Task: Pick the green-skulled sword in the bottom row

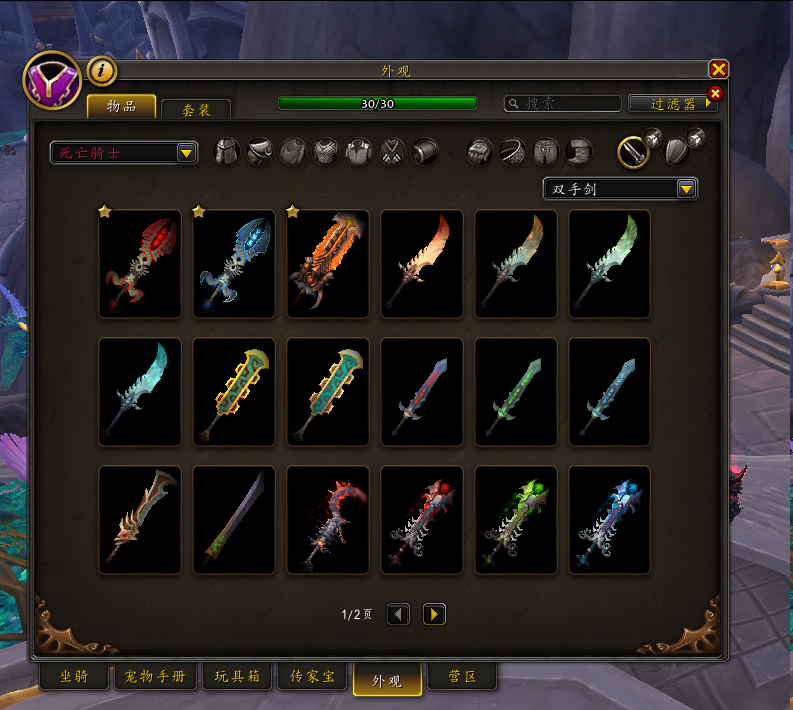Action: coord(516,520)
